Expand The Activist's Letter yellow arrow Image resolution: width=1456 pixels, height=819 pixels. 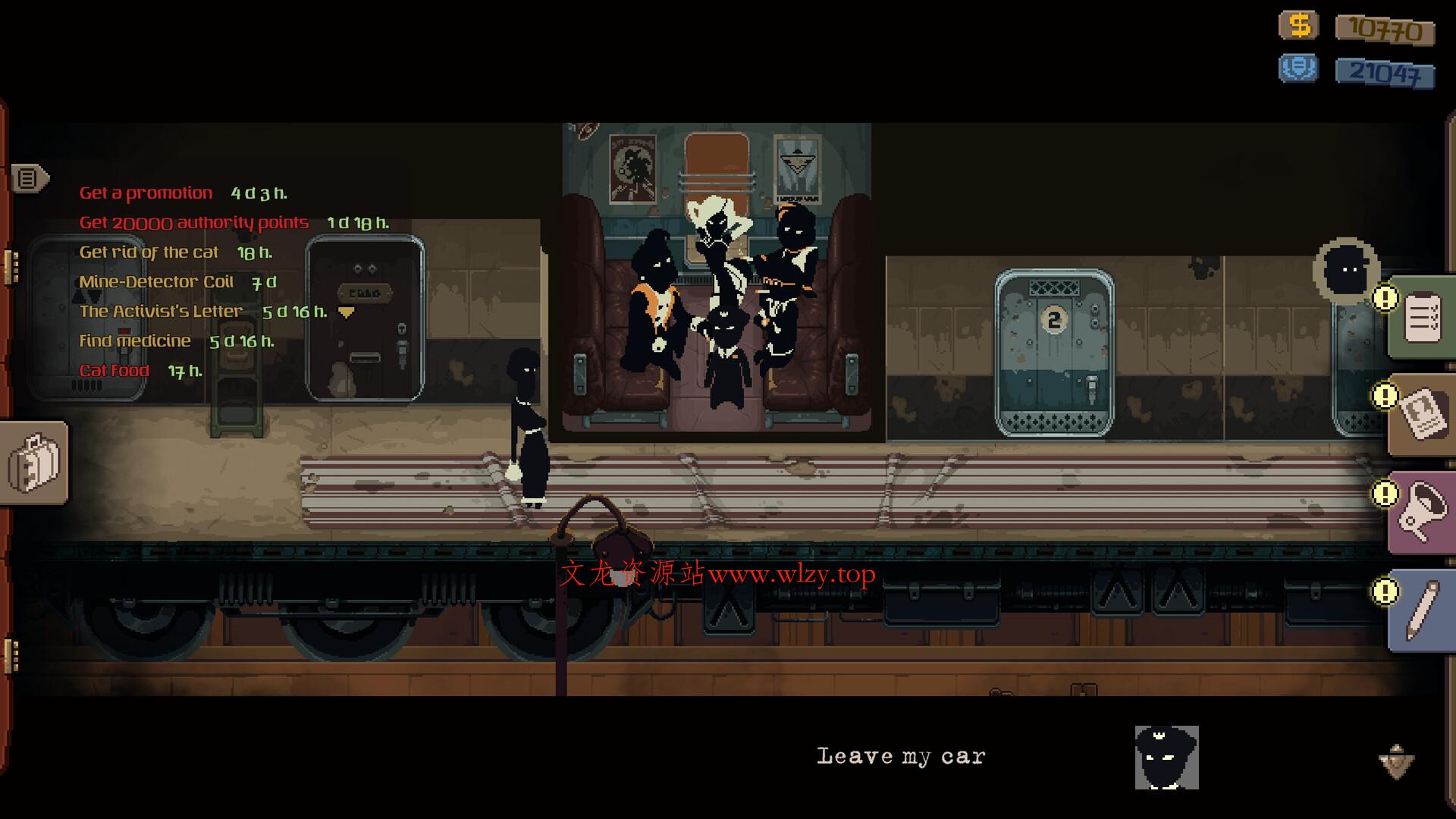coord(347,312)
